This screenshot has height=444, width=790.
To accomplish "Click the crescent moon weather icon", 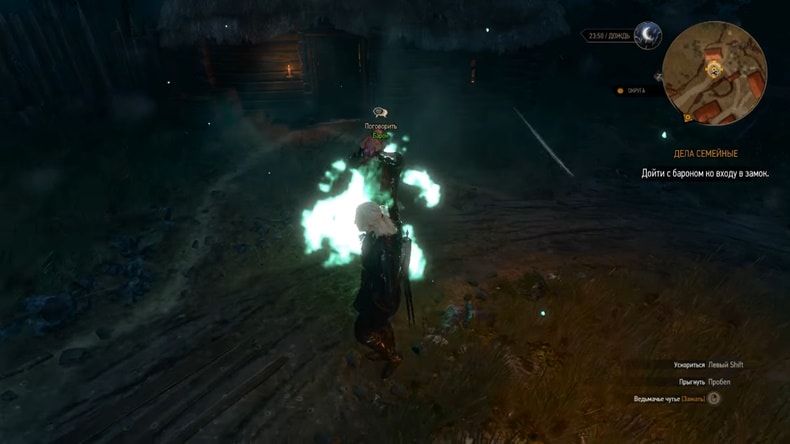I will (x=647, y=37).
